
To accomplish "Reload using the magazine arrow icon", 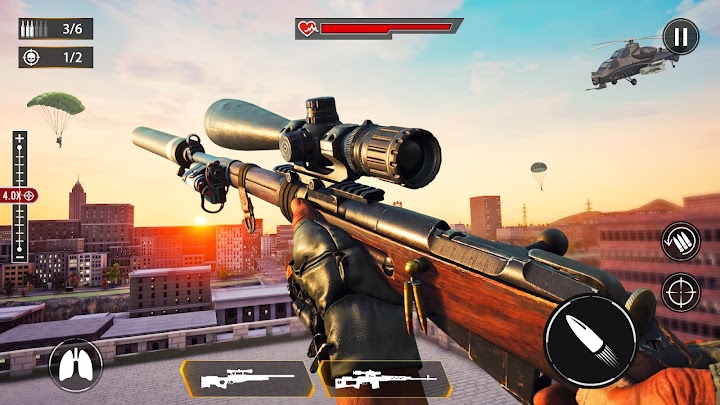I will [680, 240].
